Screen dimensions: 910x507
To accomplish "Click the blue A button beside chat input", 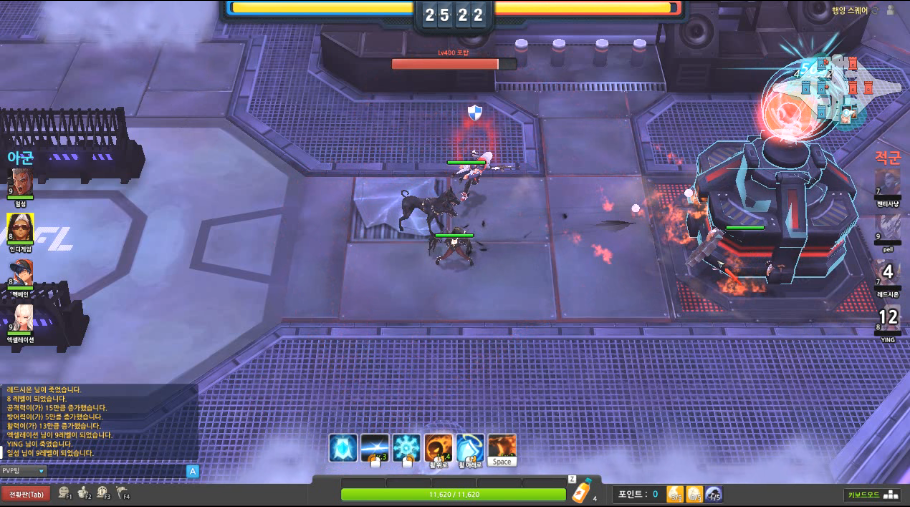I will 193,470.
